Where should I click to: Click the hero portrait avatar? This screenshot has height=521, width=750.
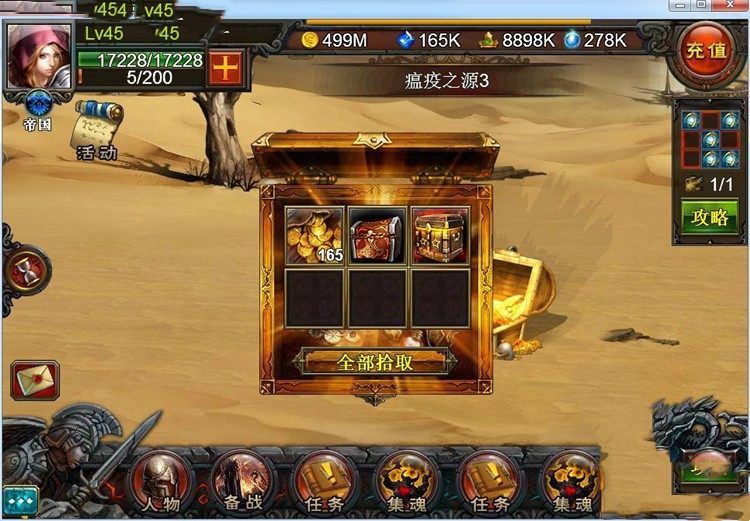pyautogui.click(x=39, y=55)
